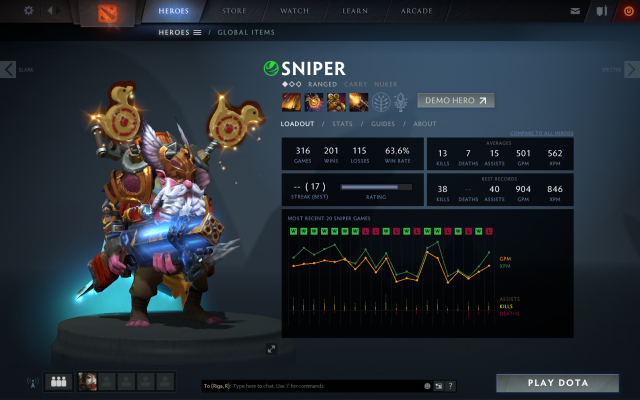
Task: Launch the Demo Hero mode
Action: tap(457, 100)
